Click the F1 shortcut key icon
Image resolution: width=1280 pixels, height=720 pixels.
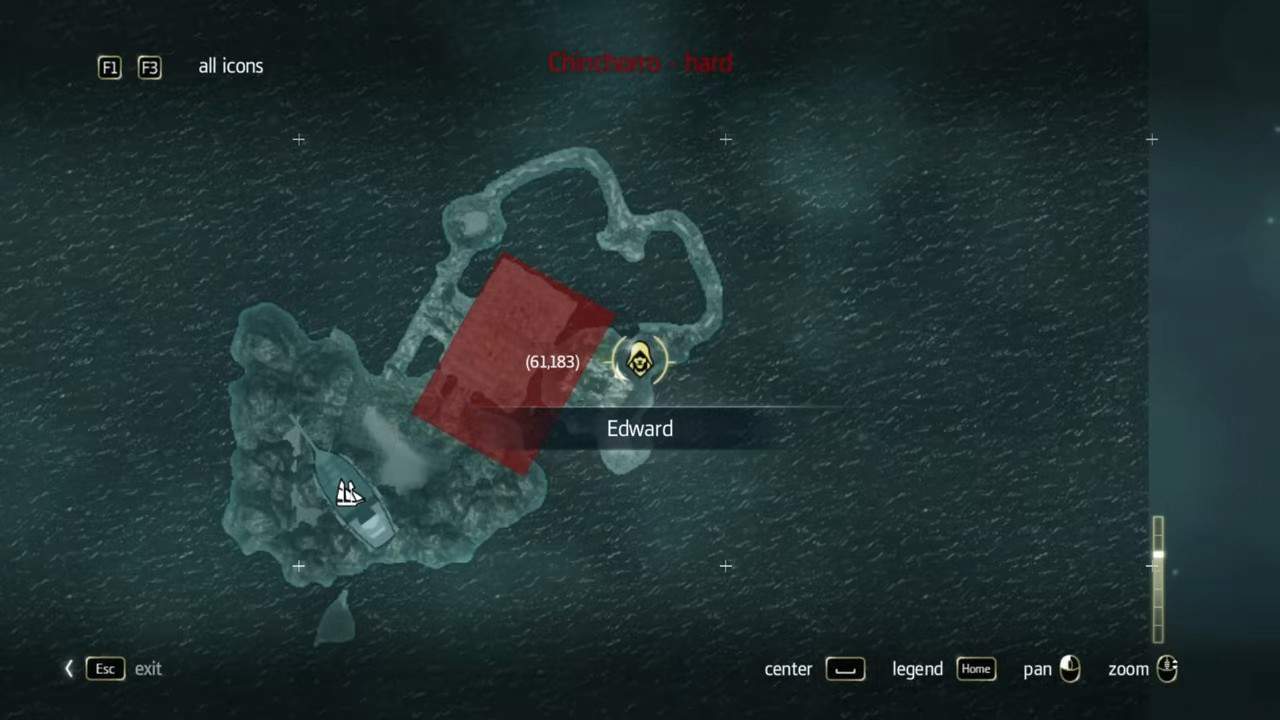110,67
